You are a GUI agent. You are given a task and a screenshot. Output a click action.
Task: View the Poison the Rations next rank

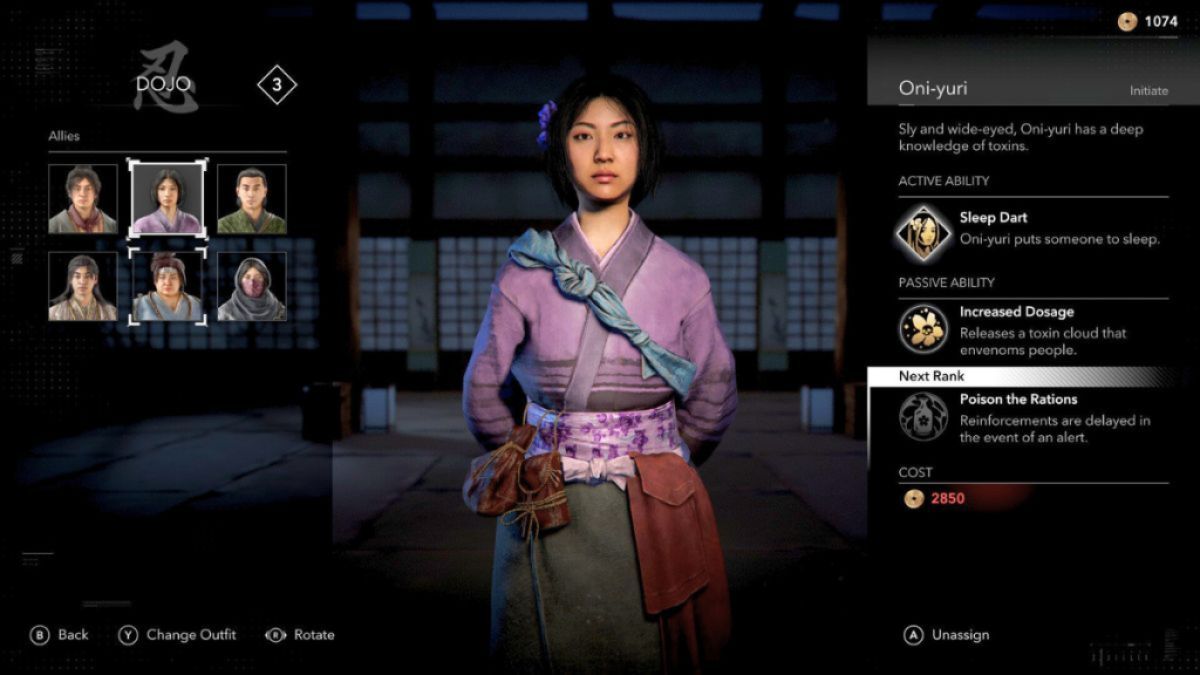tap(923, 416)
